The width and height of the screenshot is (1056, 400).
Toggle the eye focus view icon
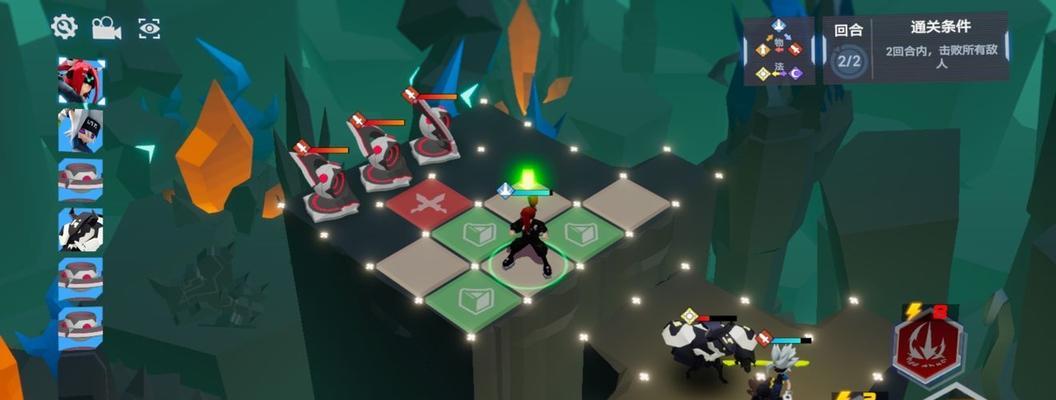point(149,28)
